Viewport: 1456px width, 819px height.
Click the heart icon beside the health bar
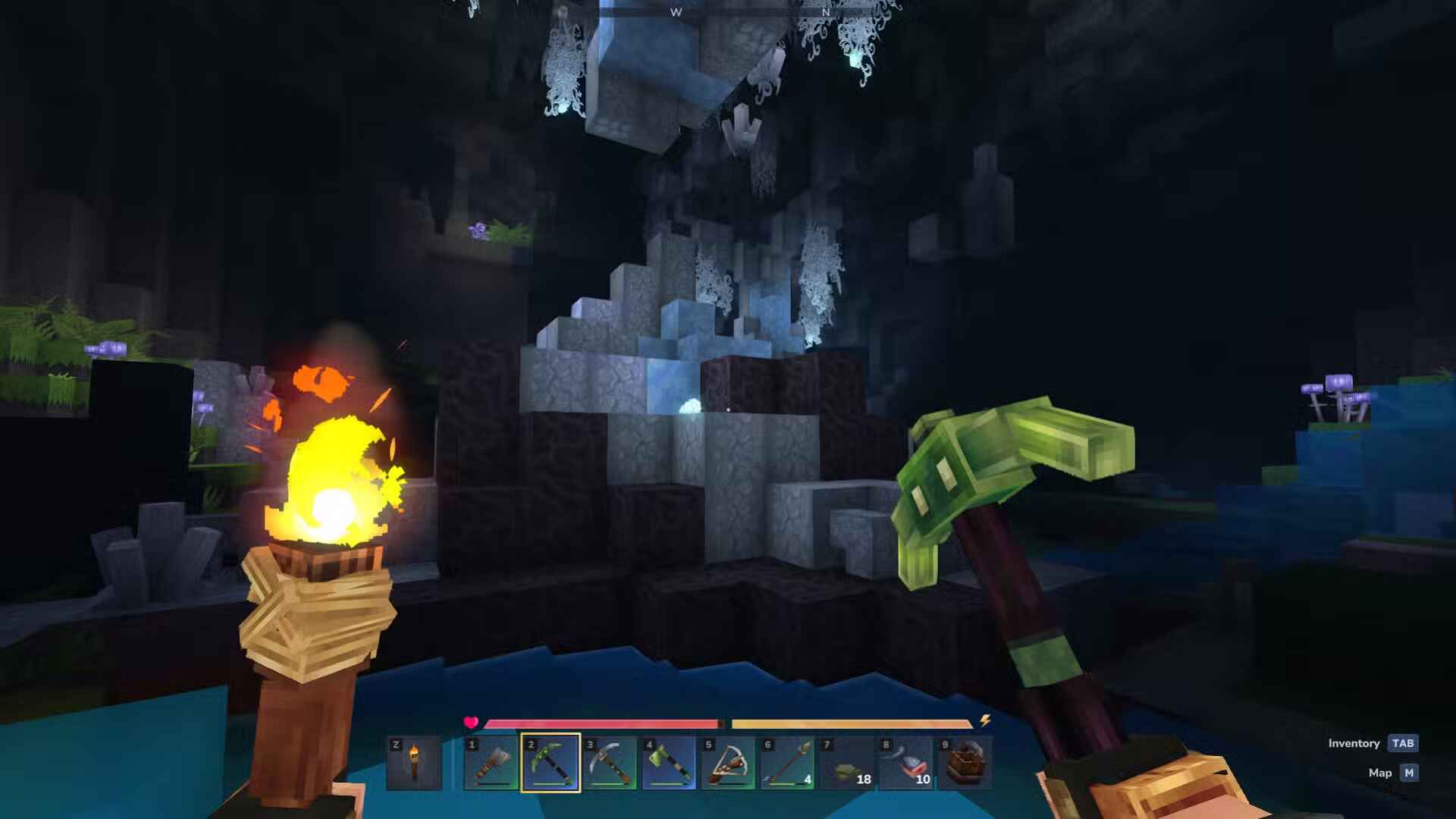pos(471,722)
